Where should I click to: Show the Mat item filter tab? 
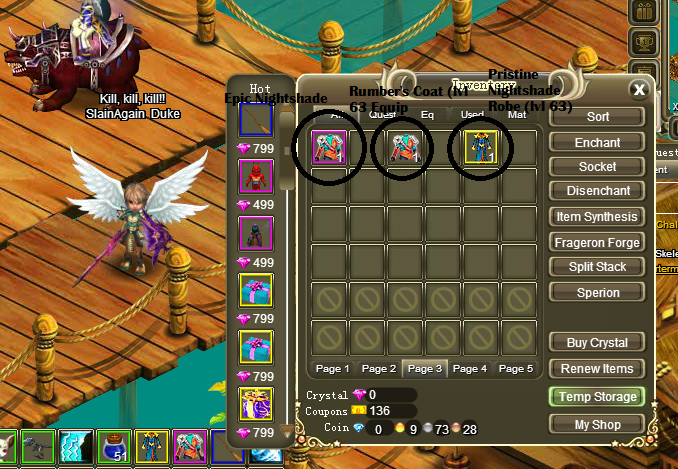pos(517,115)
